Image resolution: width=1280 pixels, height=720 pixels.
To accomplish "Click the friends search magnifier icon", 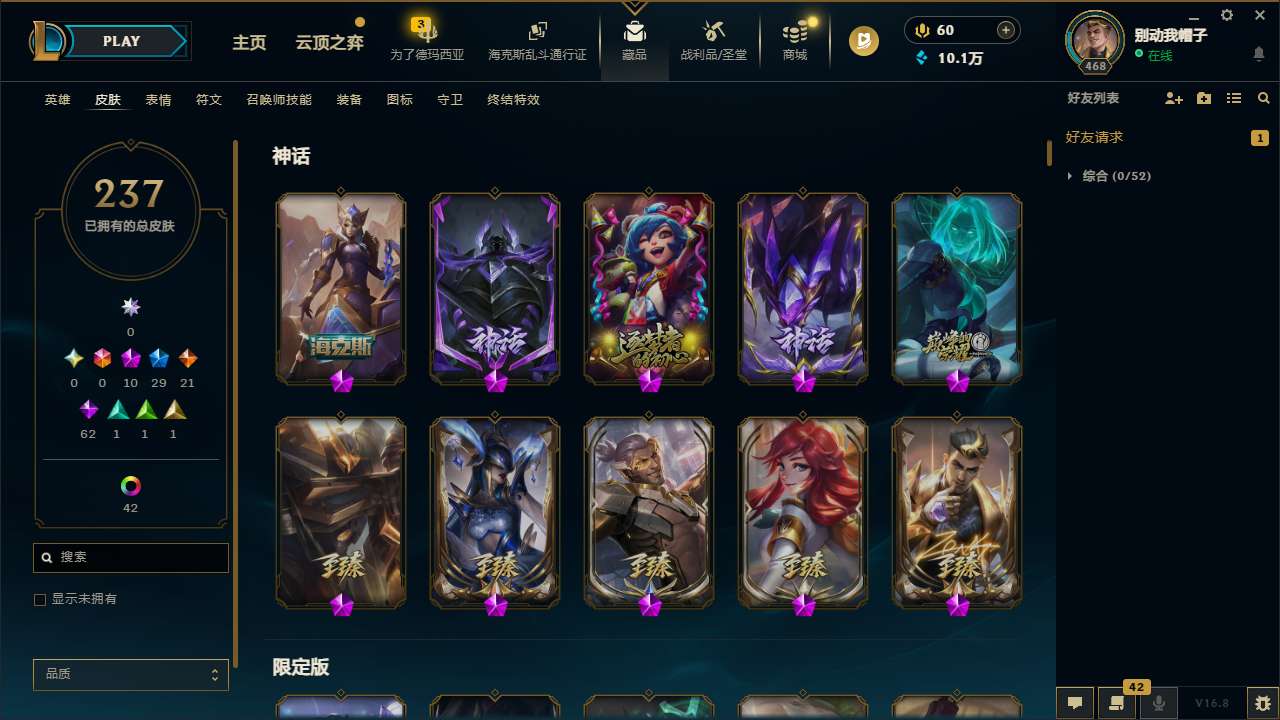I will click(x=1263, y=98).
